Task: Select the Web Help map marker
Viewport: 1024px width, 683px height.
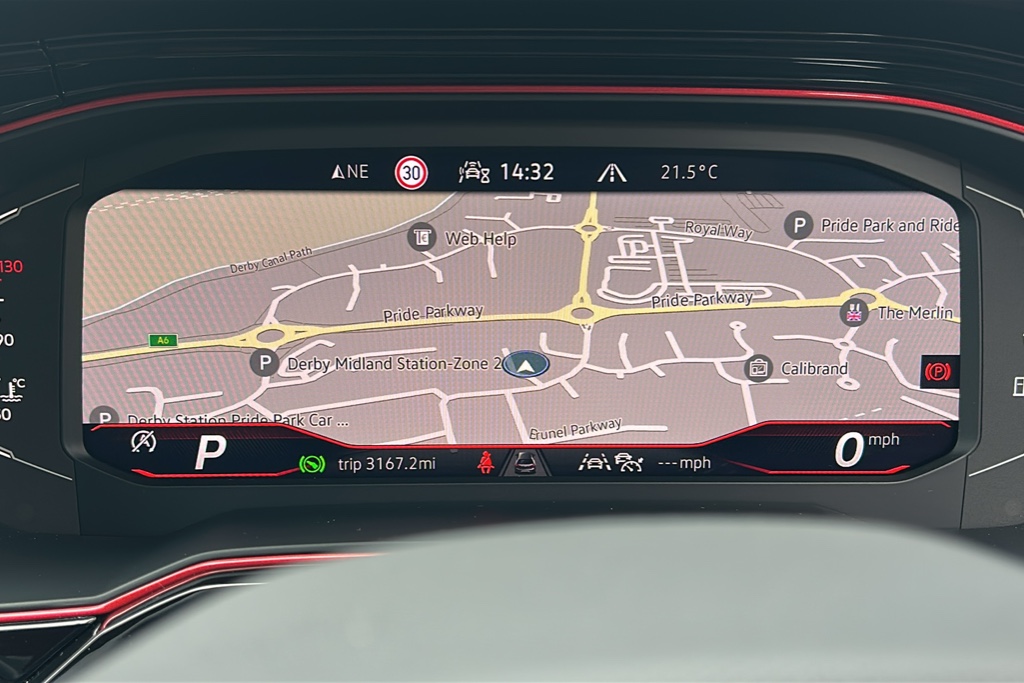Action: pyautogui.click(x=422, y=237)
